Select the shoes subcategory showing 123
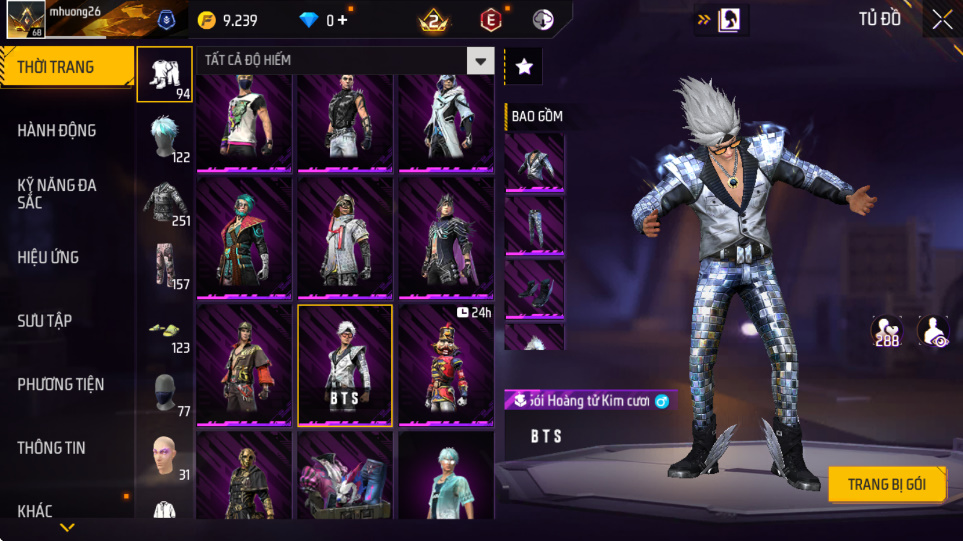The height and width of the screenshot is (541, 963). 165,331
